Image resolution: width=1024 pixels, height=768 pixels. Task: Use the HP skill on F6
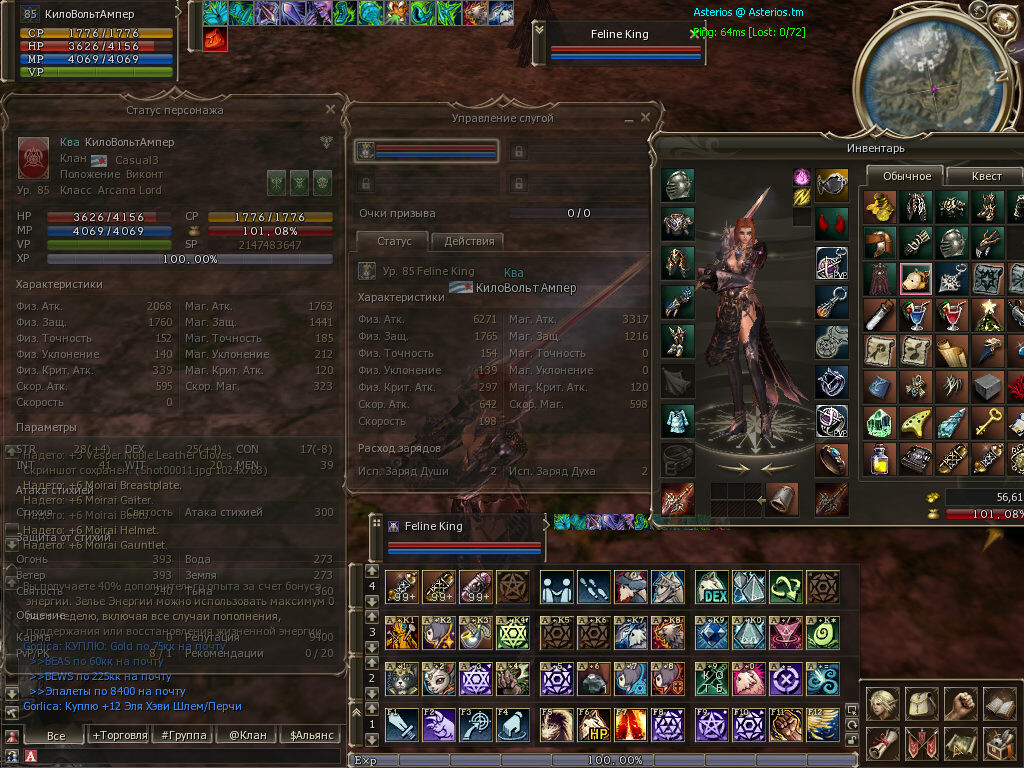point(597,724)
